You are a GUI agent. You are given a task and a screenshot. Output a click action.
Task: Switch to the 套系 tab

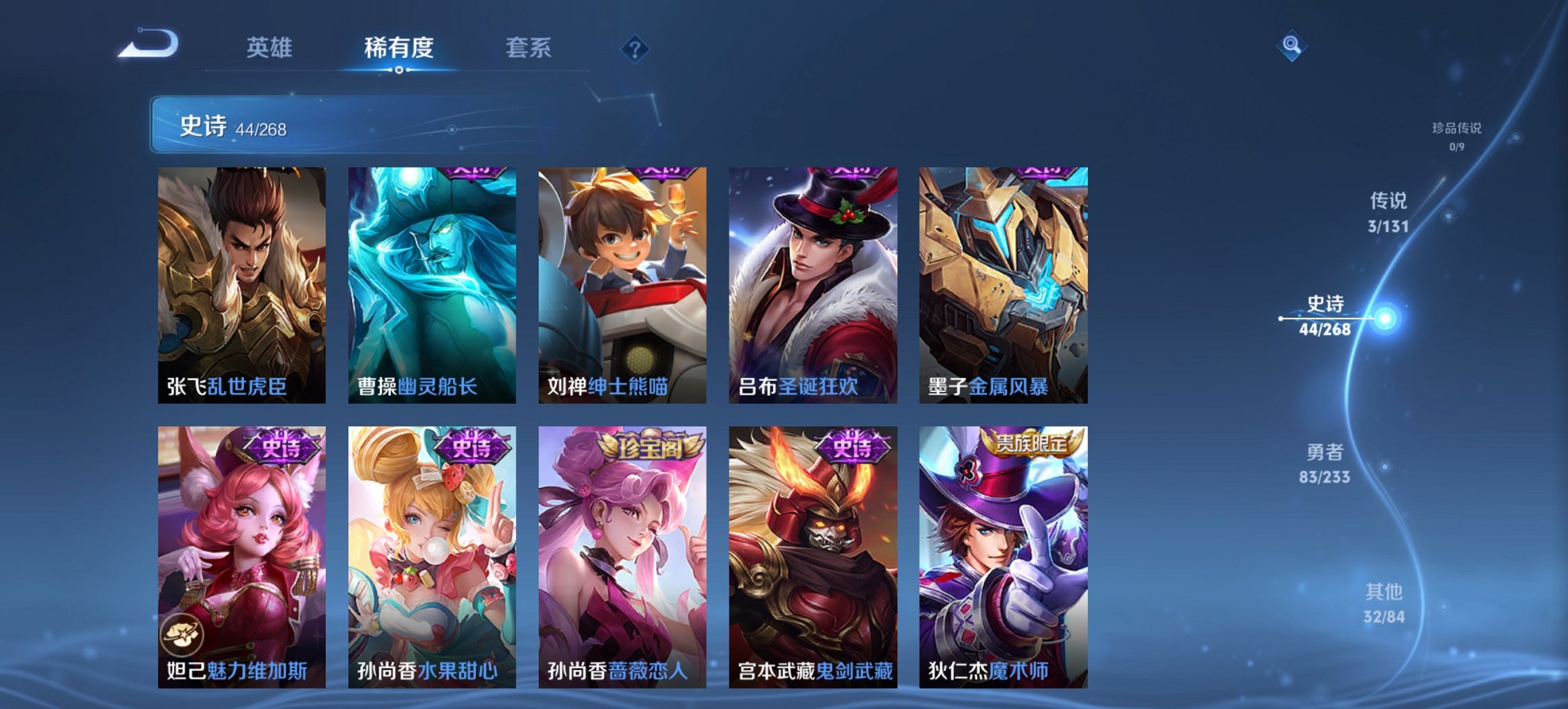point(528,48)
